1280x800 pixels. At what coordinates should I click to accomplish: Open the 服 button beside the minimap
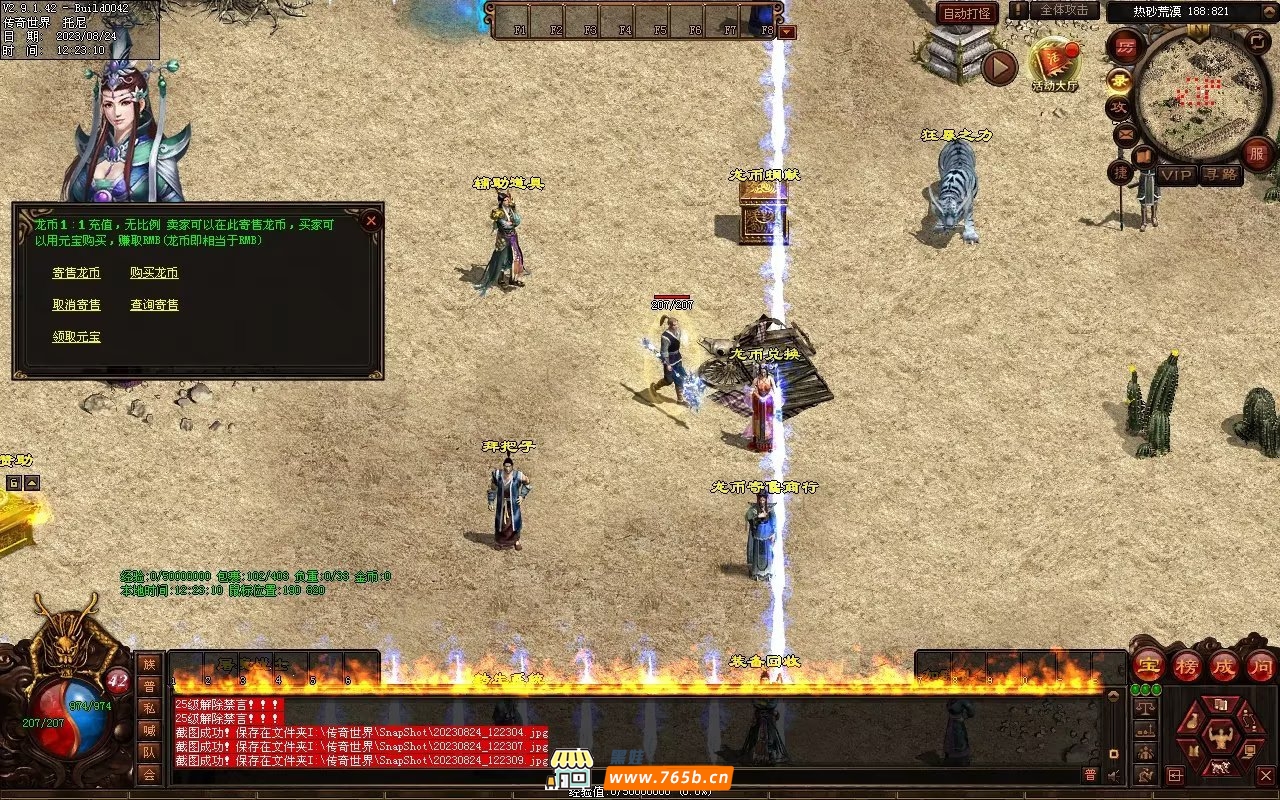pos(1258,153)
